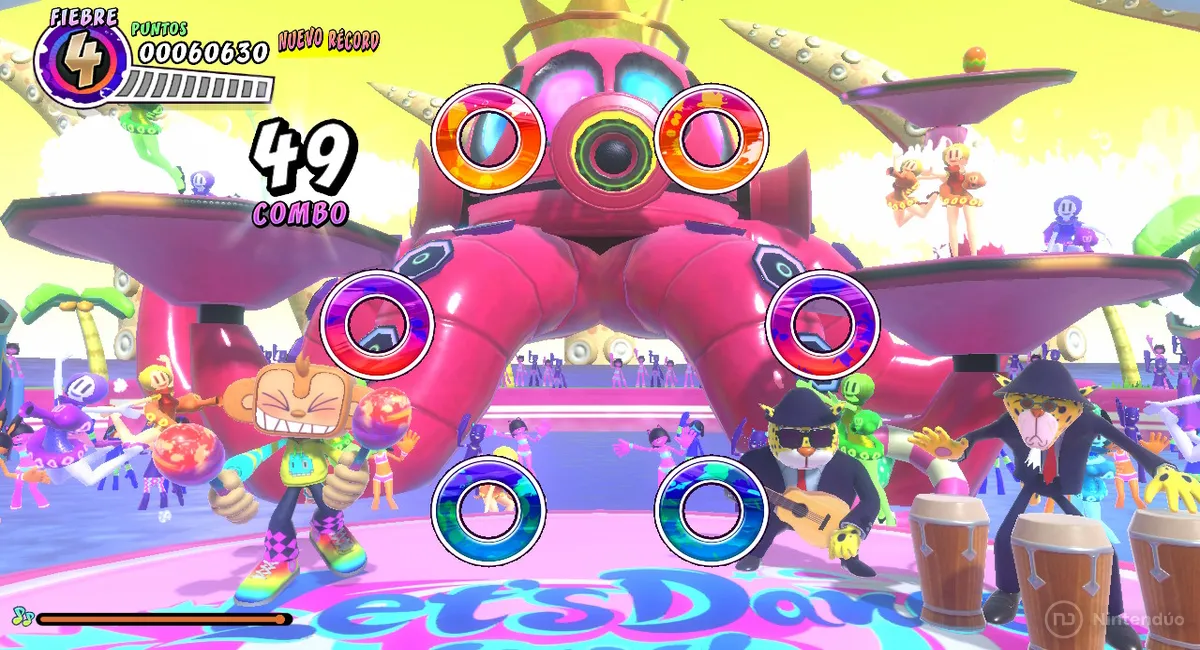The image size is (1200, 650).
Task: Tap the left purple rhythm ring
Action: [377, 324]
